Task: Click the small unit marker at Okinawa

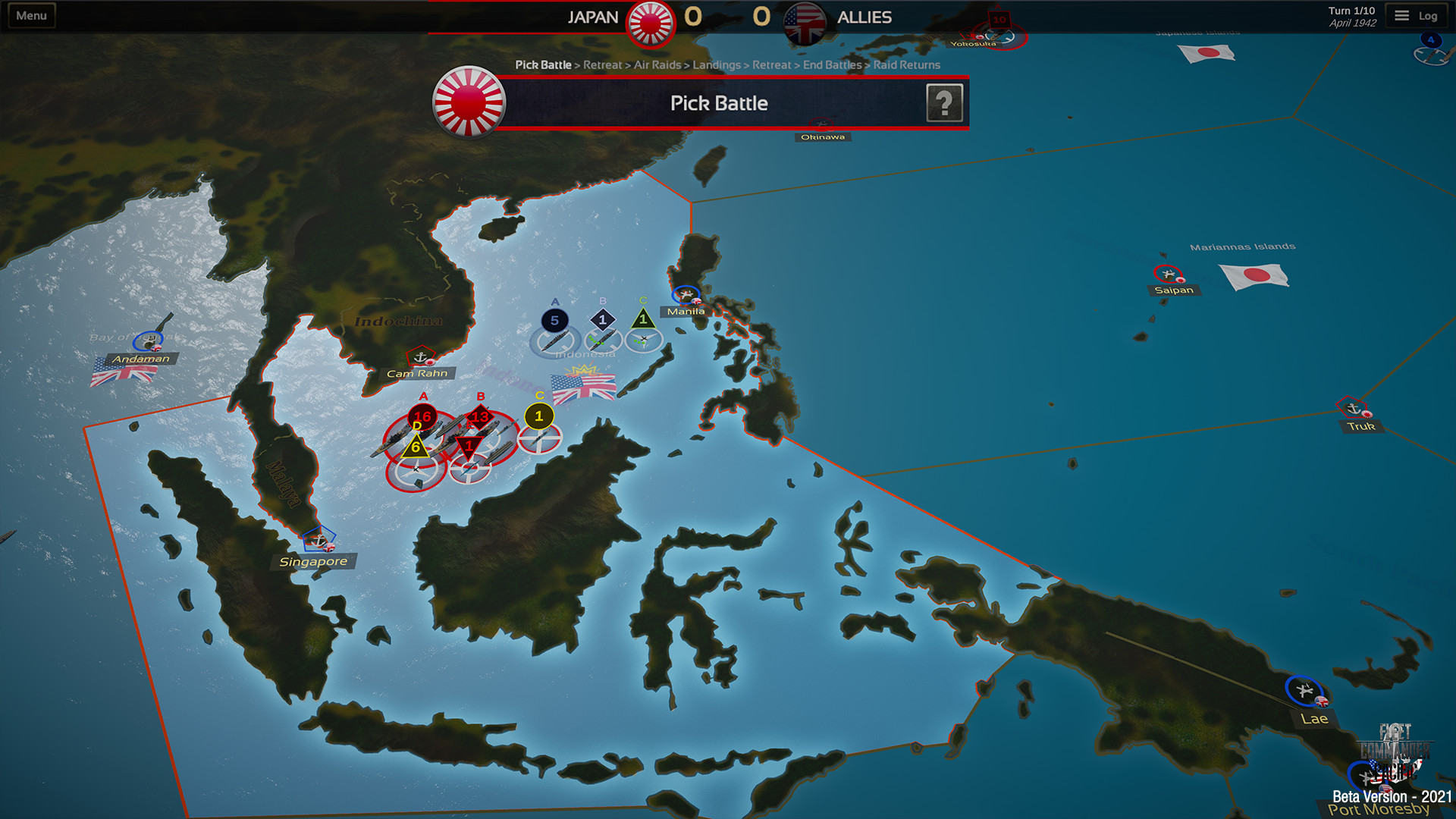Action: pyautogui.click(x=823, y=124)
